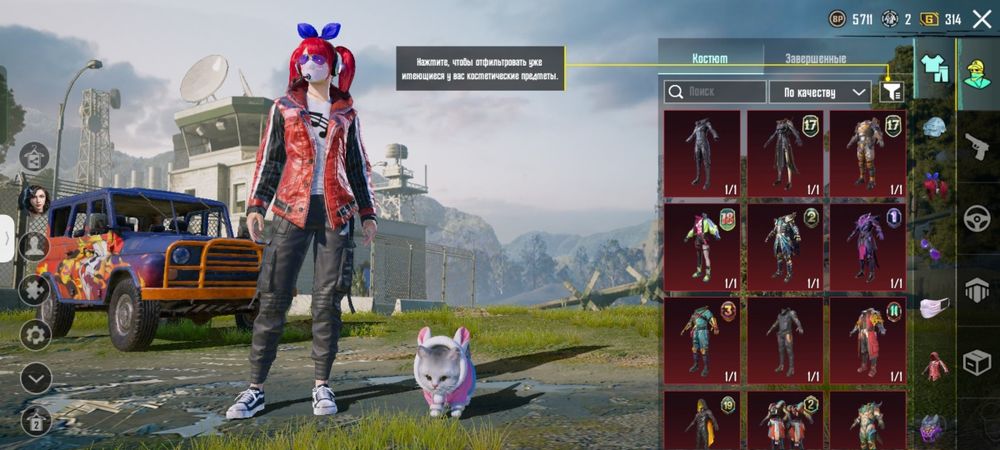1000x450 pixels.
Task: Open the steering wheel vehicles category
Action: click(976, 219)
